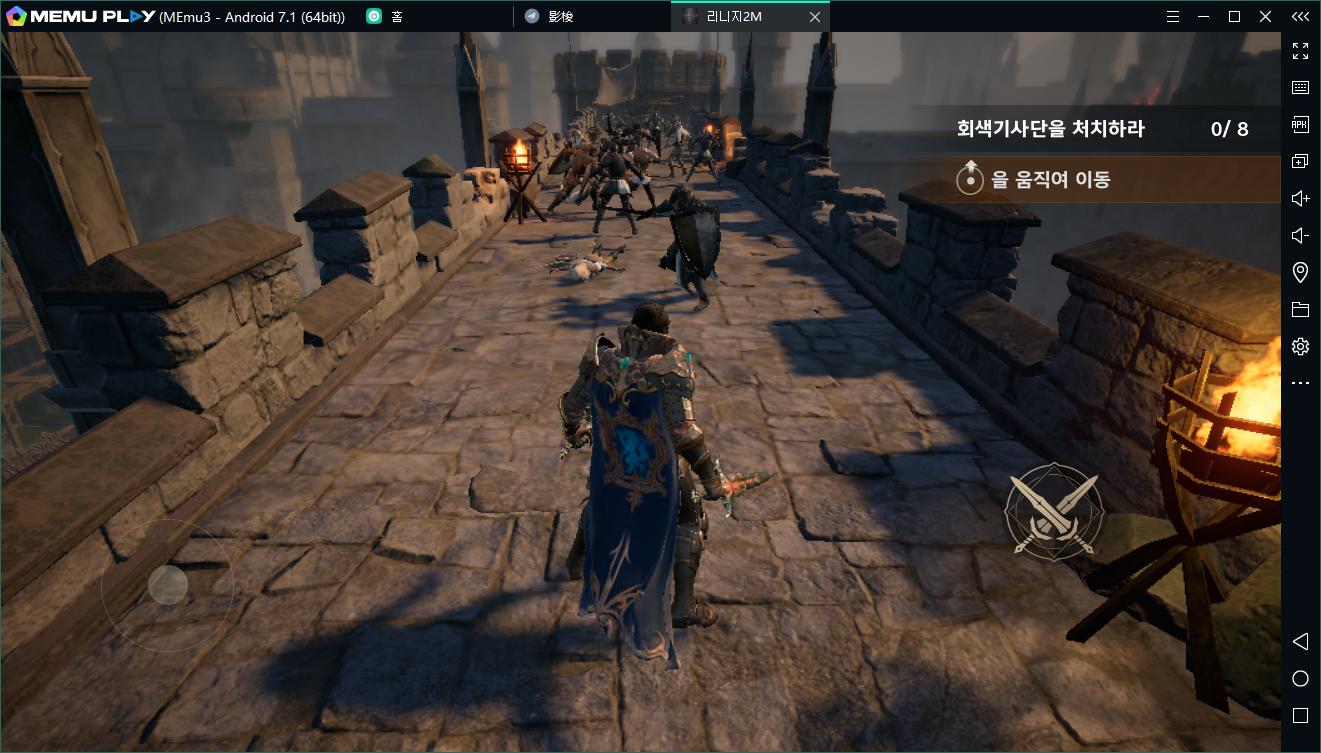Open the Android recent apps square
Viewport: 1321px width, 753px height.
coord(1300,716)
